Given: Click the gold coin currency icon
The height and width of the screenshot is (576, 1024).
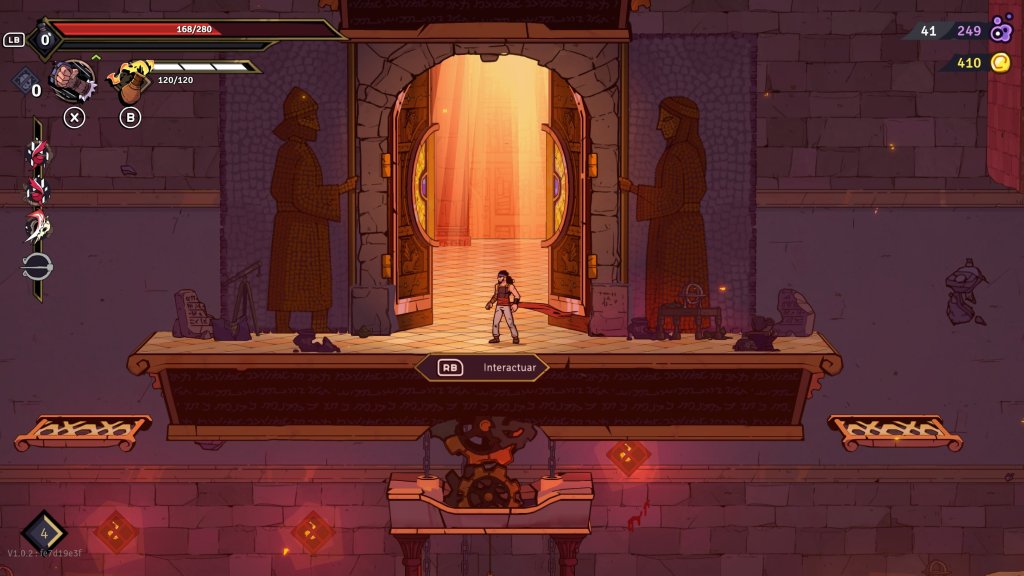Looking at the screenshot, I should [1000, 63].
